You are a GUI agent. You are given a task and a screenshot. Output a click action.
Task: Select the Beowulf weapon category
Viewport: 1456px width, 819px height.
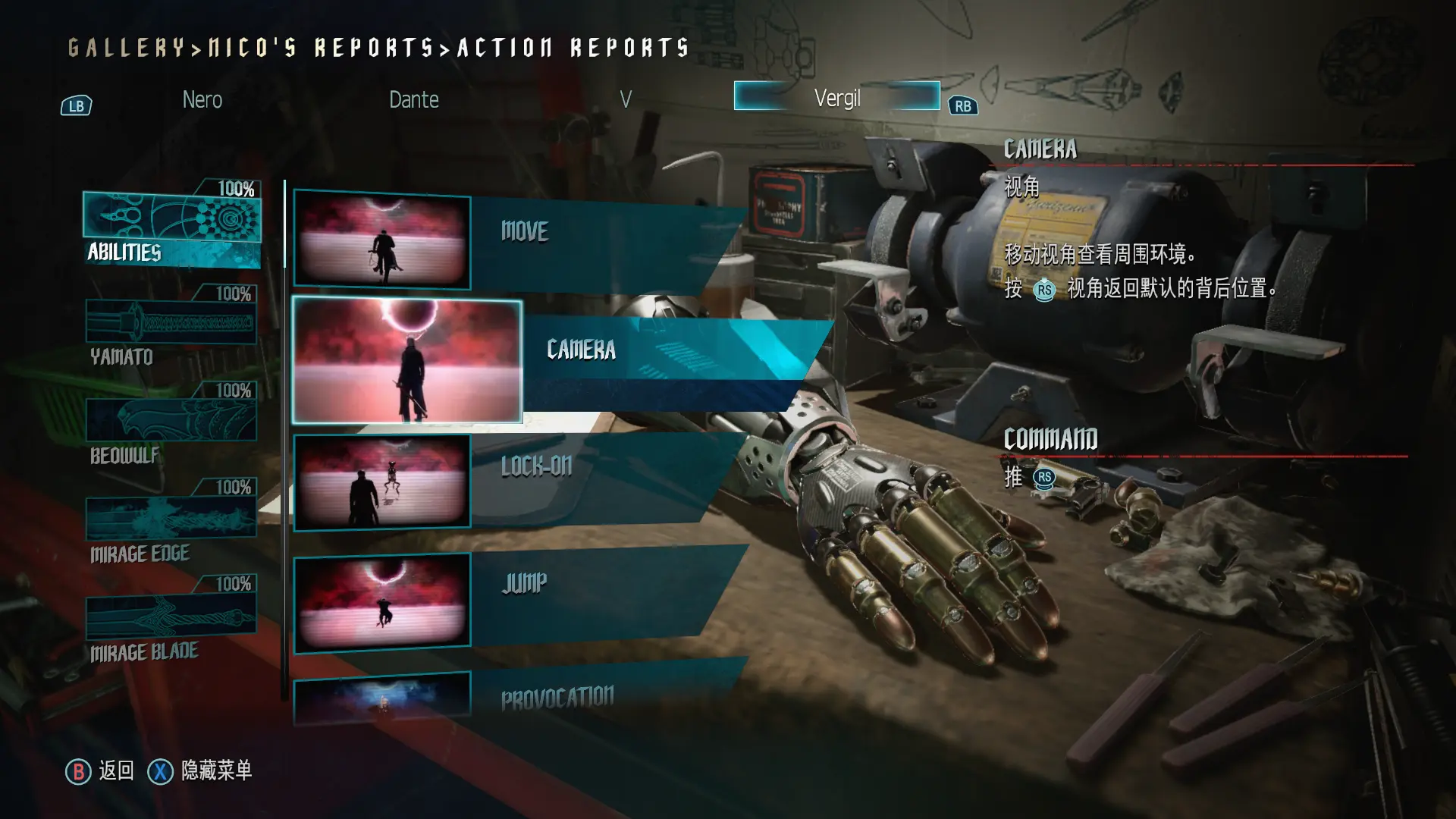tap(171, 425)
